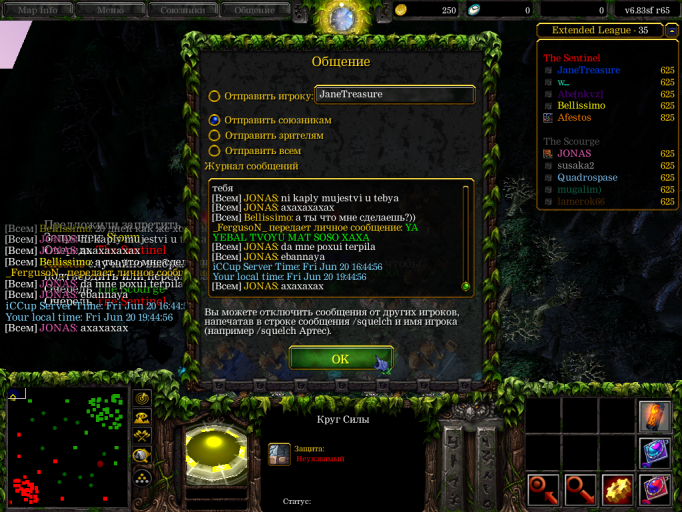
Task: Open the JaneTreasure player name dropdown
Action: (x=394, y=95)
